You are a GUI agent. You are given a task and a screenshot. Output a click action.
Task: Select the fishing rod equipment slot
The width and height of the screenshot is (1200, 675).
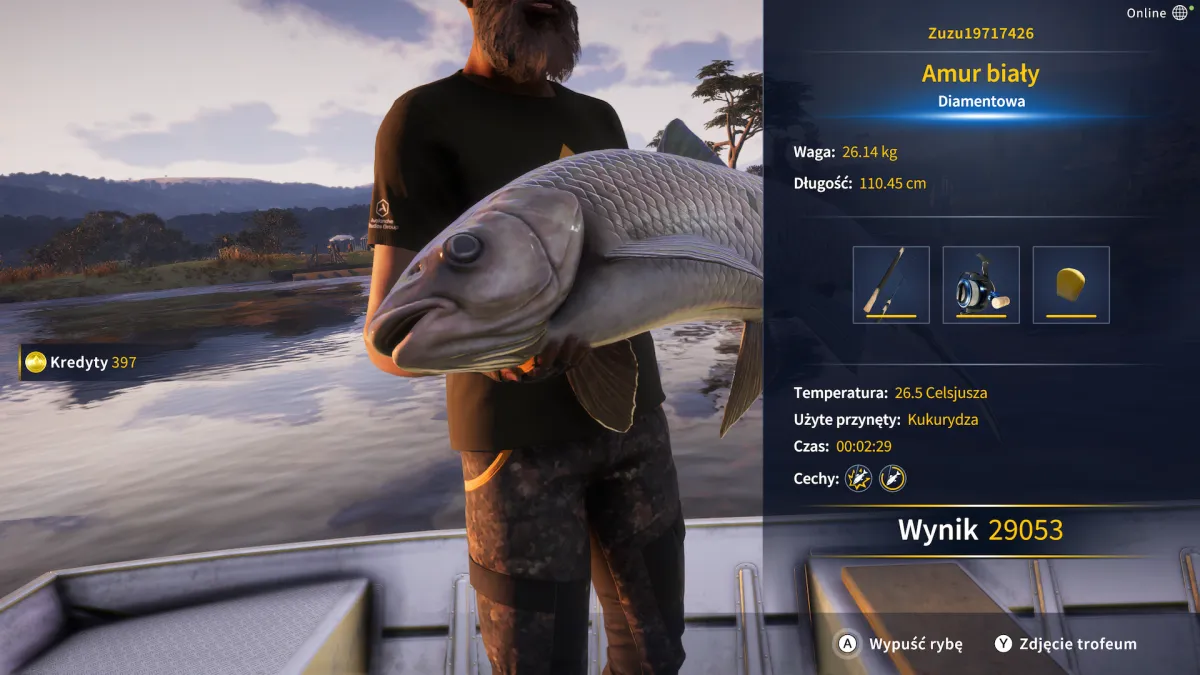pos(891,285)
